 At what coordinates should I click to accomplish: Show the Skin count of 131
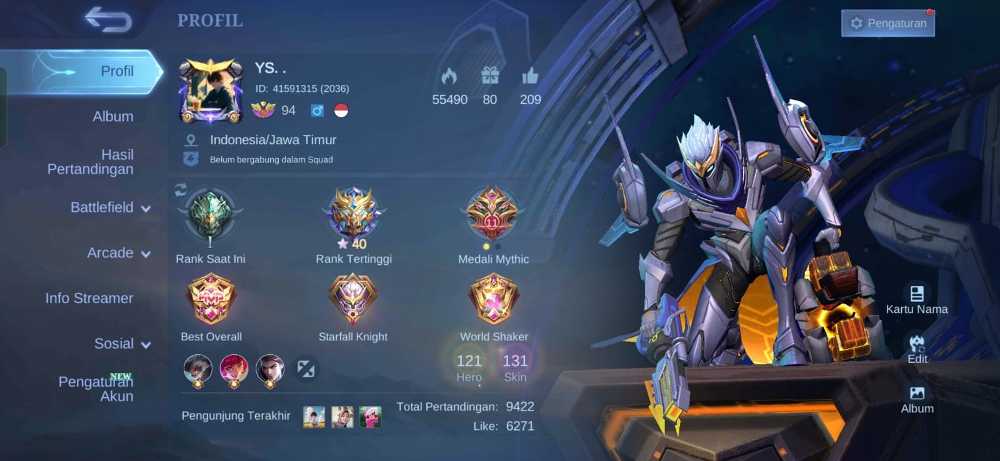[515, 366]
